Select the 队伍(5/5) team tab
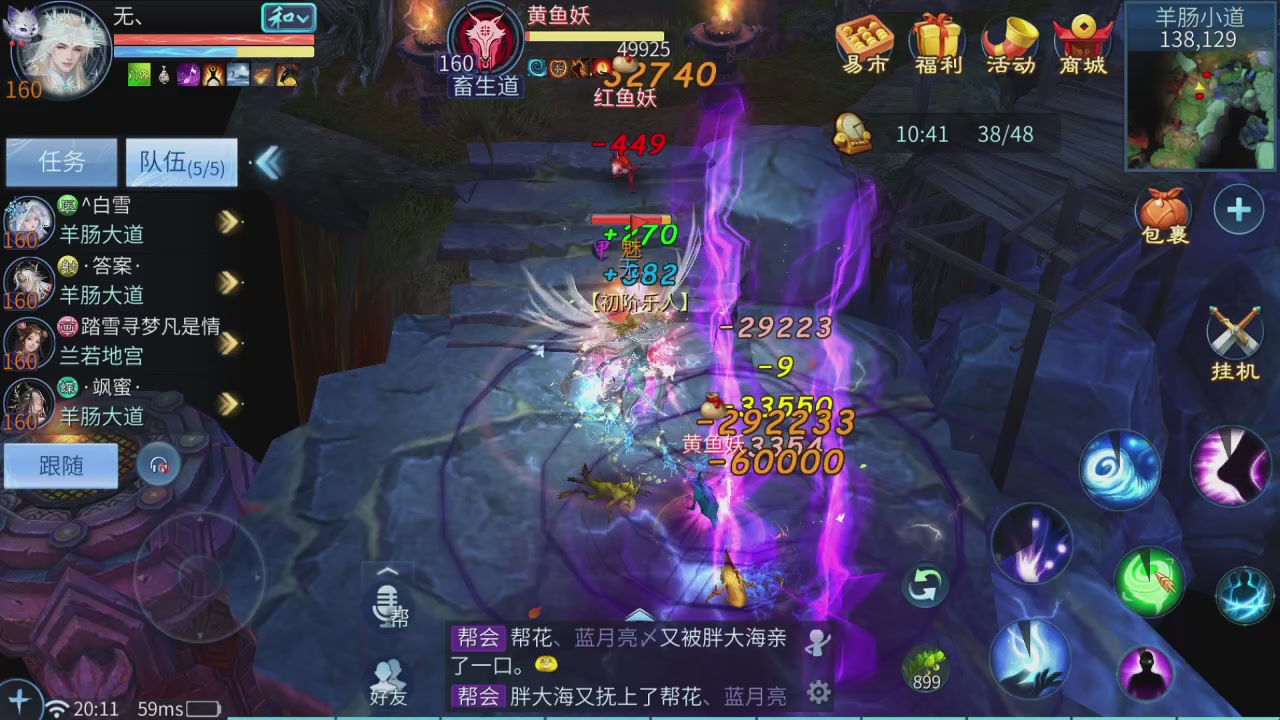Screen dimensions: 1280x720 pyautogui.click(x=181, y=162)
